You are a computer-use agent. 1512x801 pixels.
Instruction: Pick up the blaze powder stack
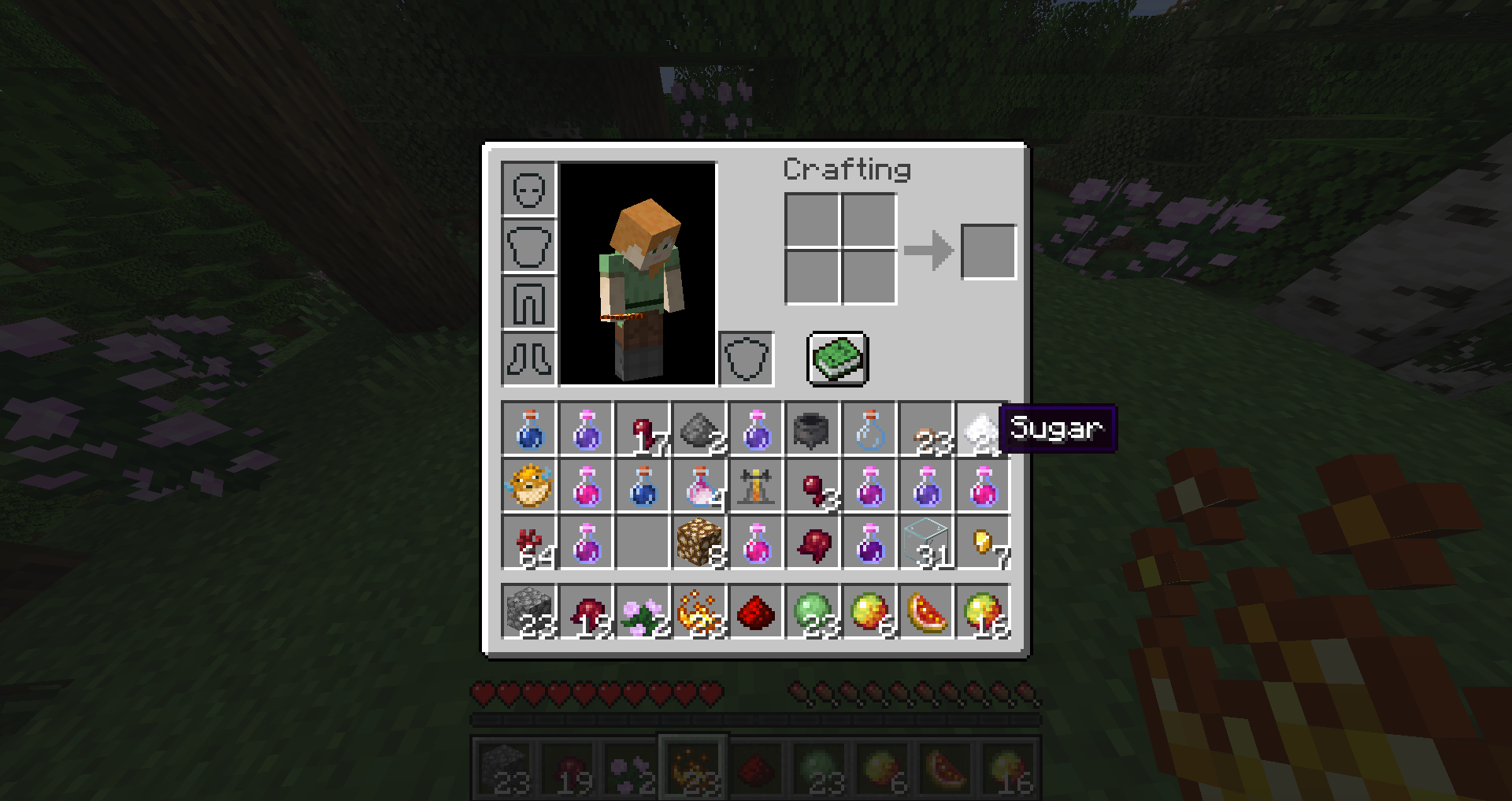click(x=699, y=612)
